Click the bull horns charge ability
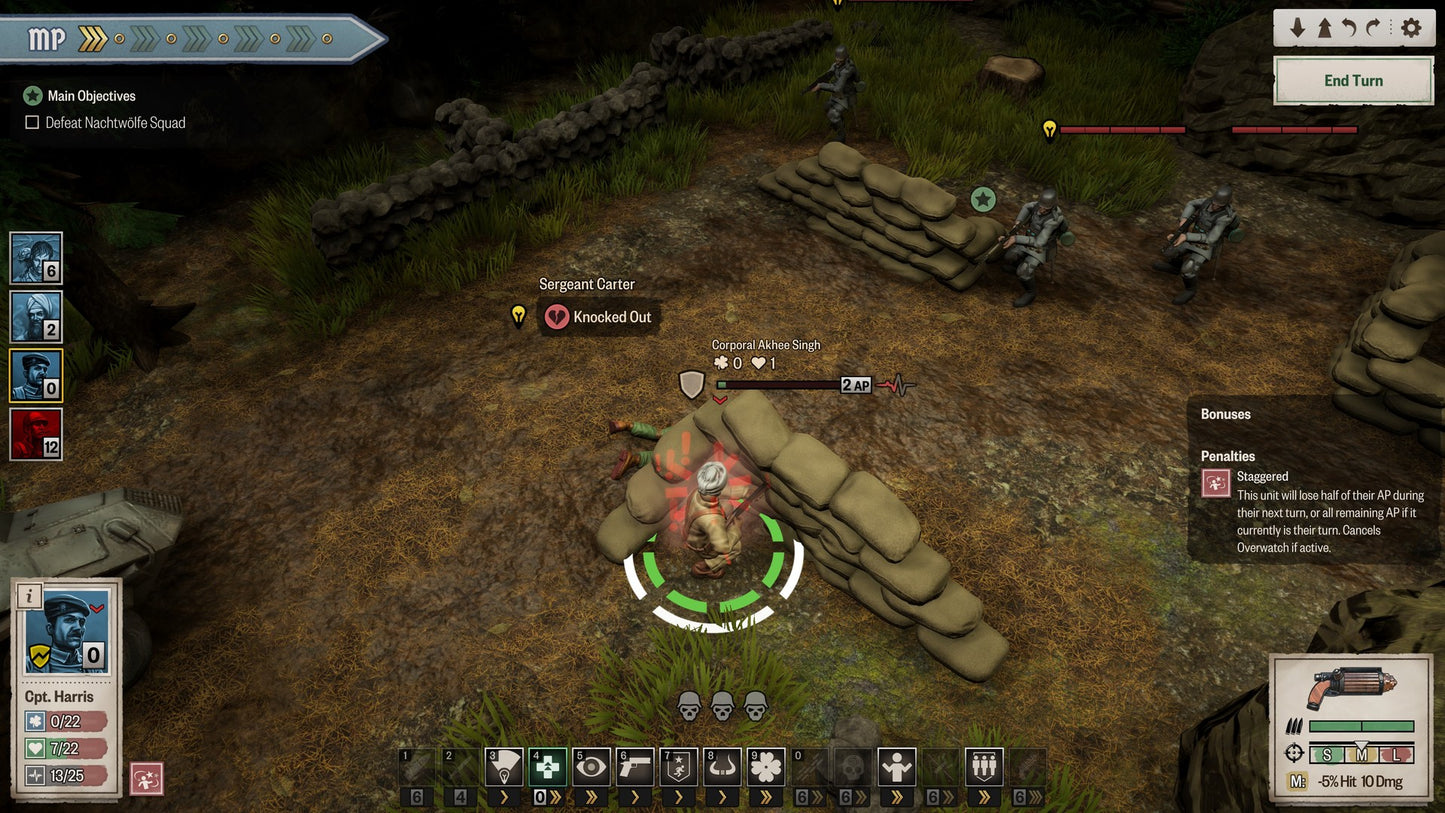The height and width of the screenshot is (813, 1445). [723, 767]
